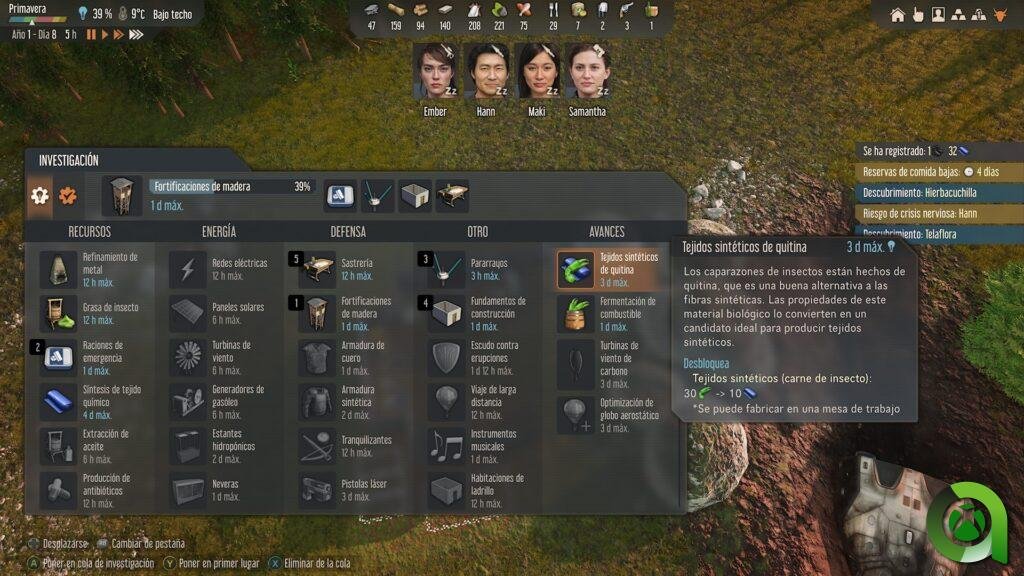Select Ember's survivor portrait
This screenshot has height=576, width=1024.
click(x=435, y=71)
